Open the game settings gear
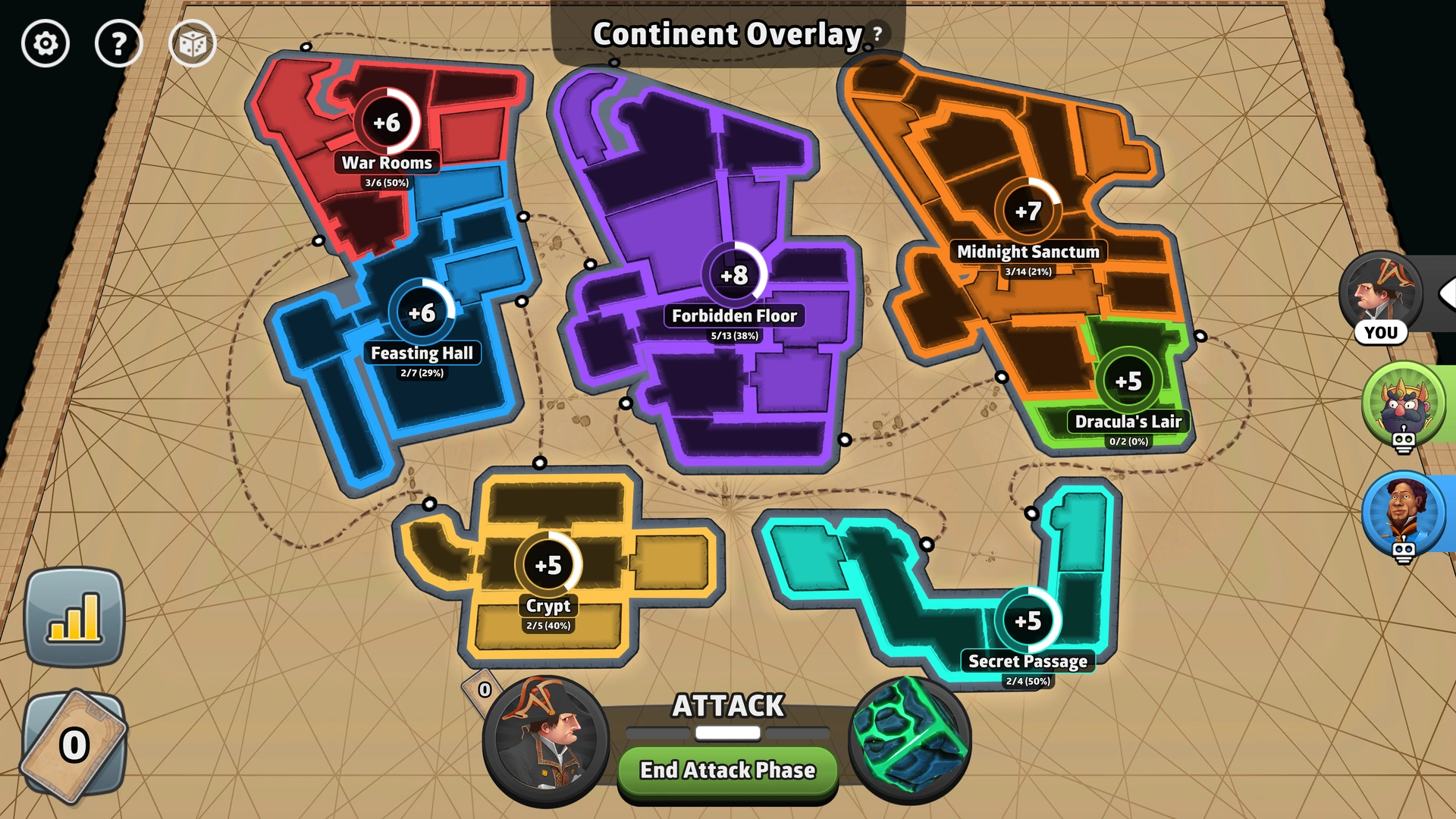The image size is (1456, 819). coord(47,43)
